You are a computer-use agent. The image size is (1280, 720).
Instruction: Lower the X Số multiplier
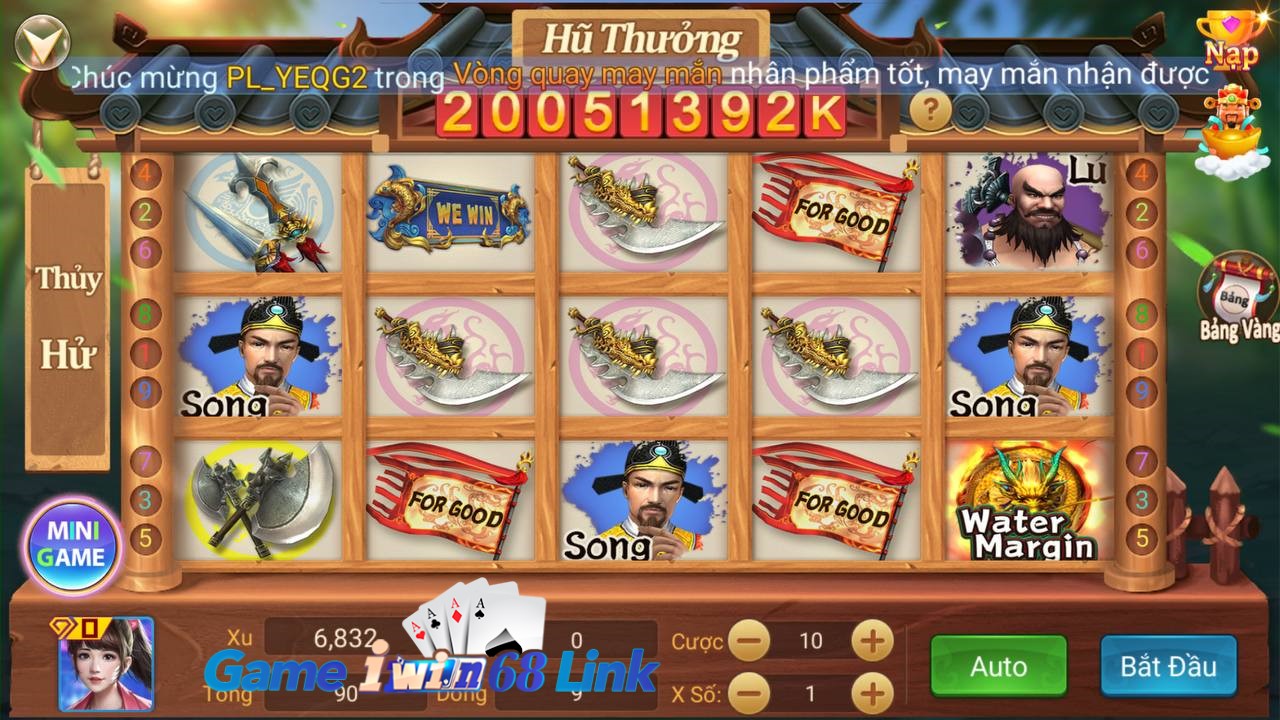pos(749,692)
